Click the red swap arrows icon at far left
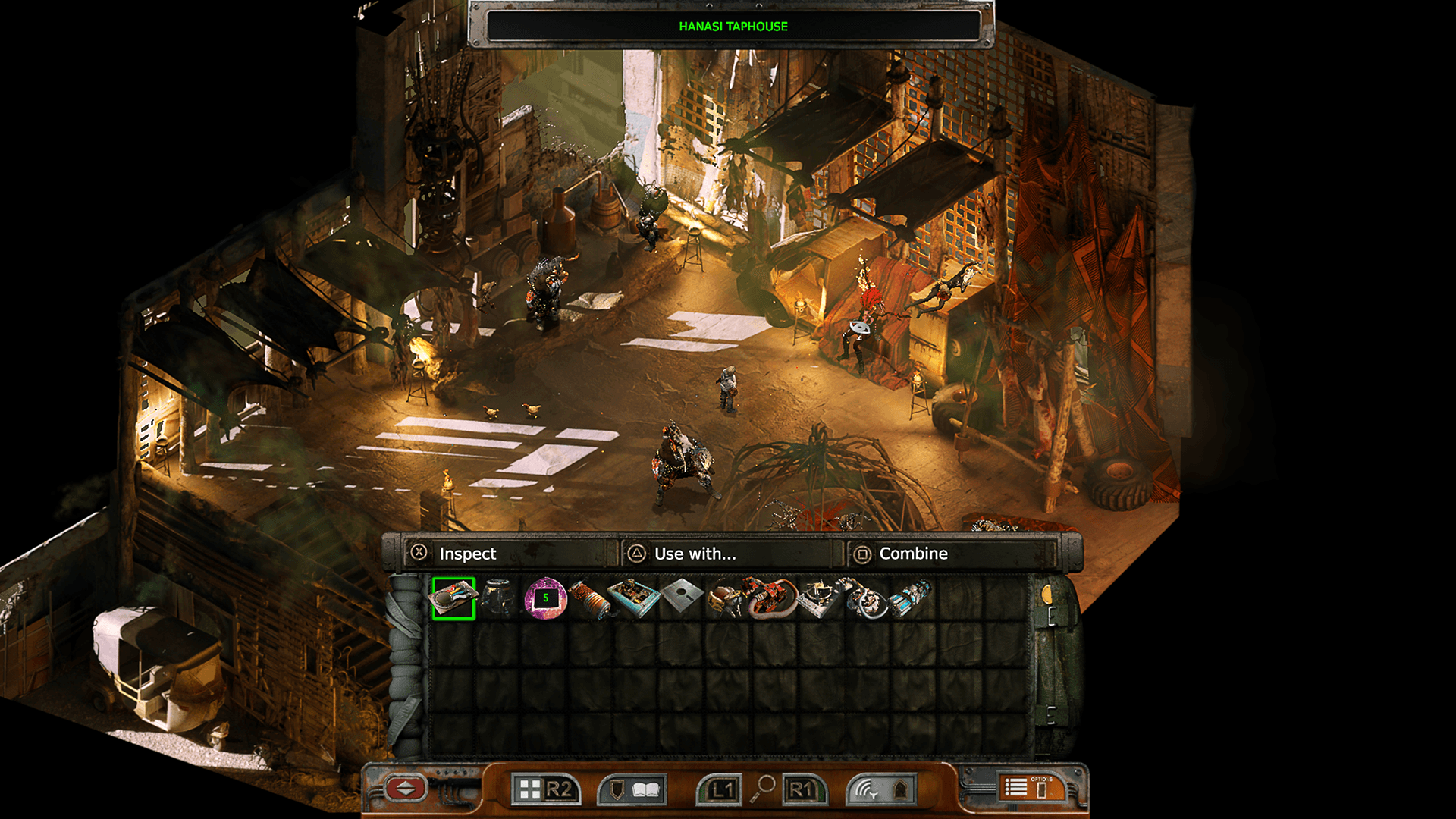This screenshot has width=1456, height=819. coord(405,789)
